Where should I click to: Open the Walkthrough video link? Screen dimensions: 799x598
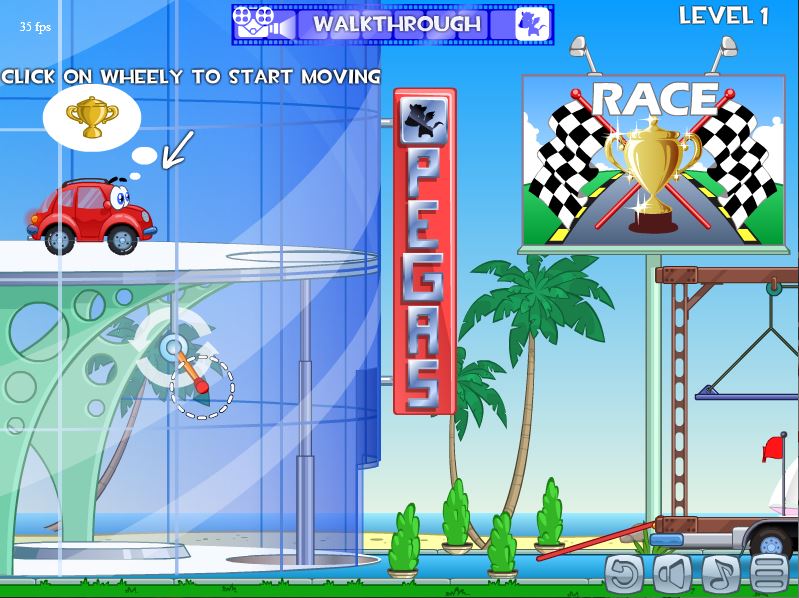397,24
